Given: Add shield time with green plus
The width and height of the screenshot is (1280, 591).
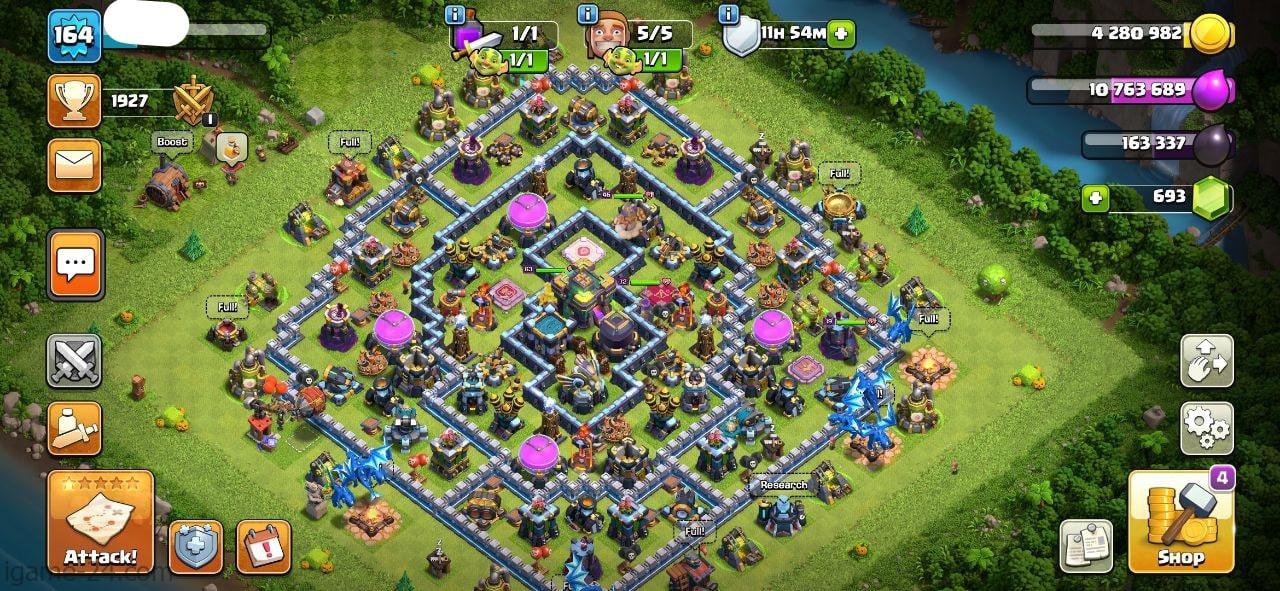Looking at the screenshot, I should tap(841, 33).
